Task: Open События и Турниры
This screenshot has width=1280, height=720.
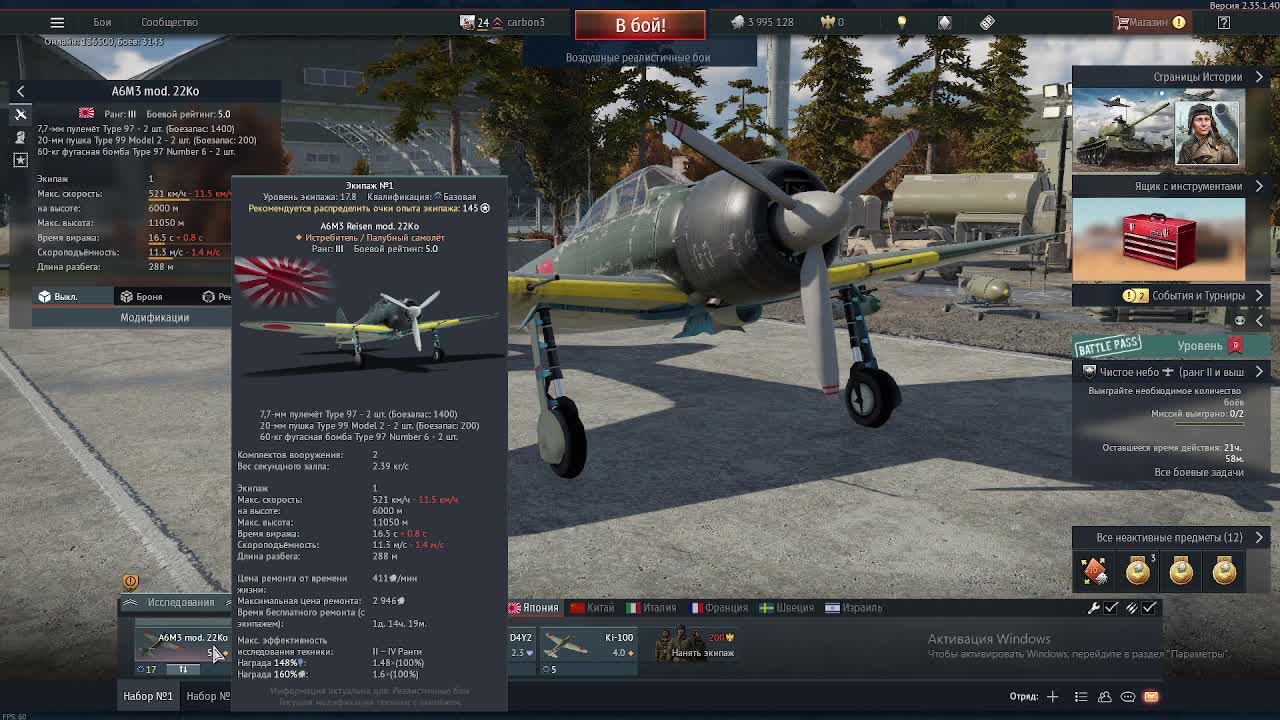Action: pyautogui.click(x=1198, y=296)
